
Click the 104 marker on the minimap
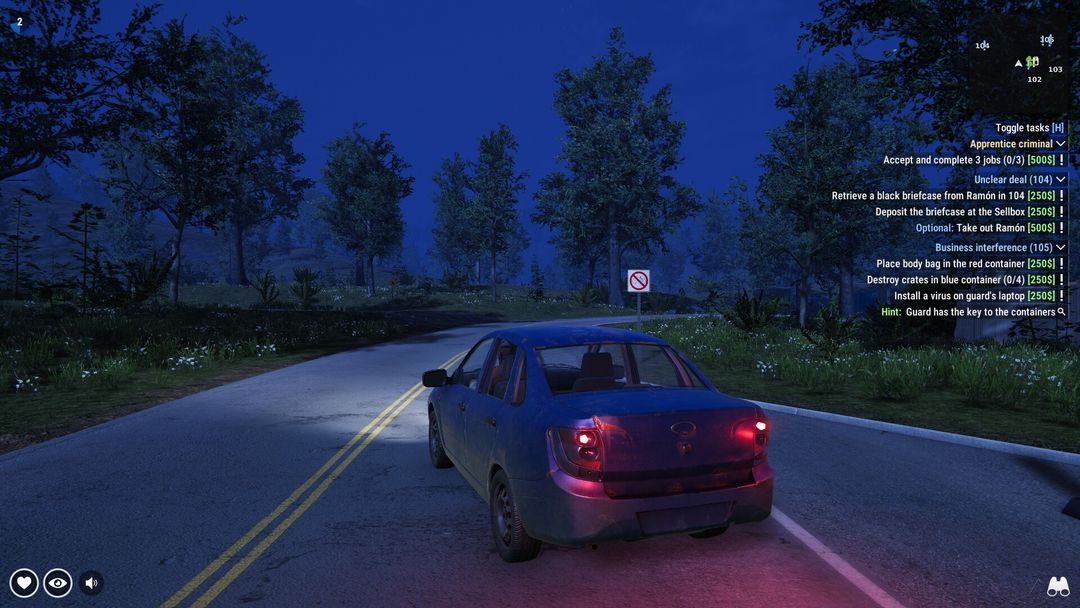[x=982, y=46]
